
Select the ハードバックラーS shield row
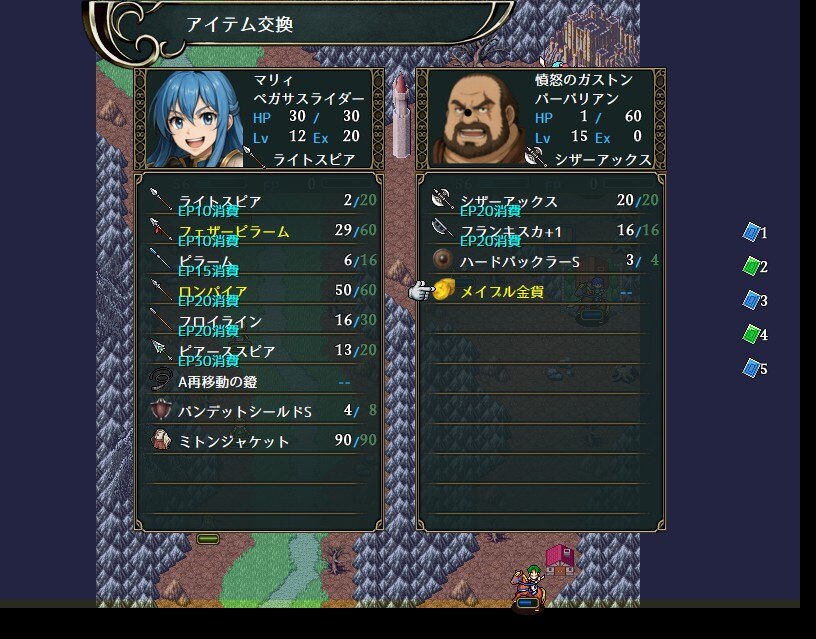coord(540,261)
